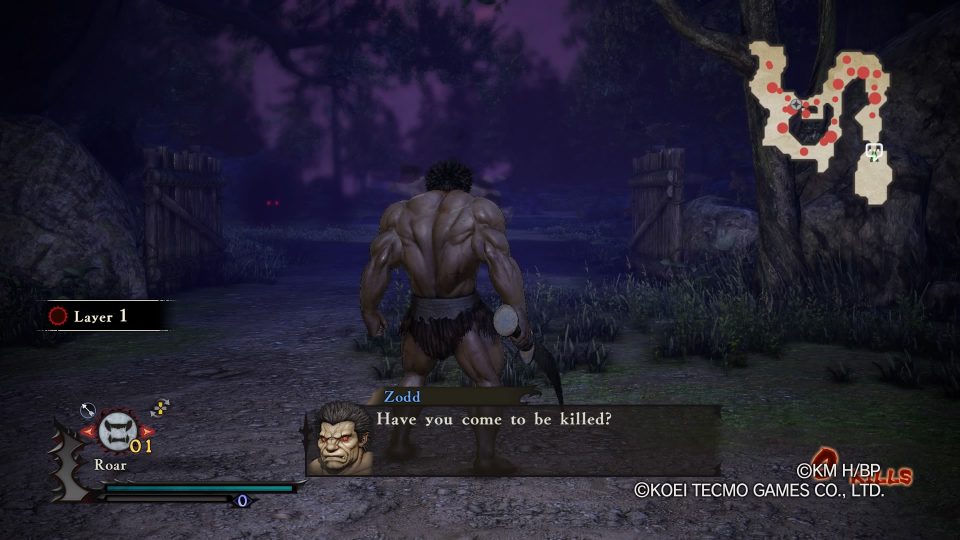Select the arrow sub-weapon icon above Roar

tap(87, 409)
